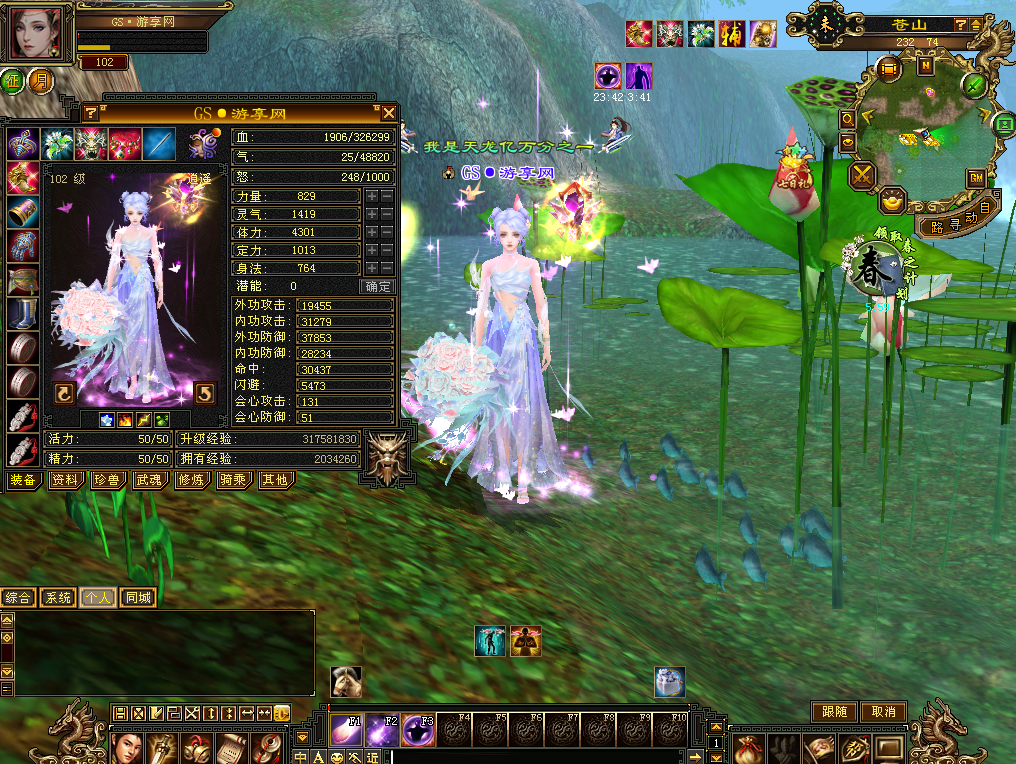Viewport: 1016px width, 764px height.
Task: Open the GM button on minimap
Action: click(975, 177)
